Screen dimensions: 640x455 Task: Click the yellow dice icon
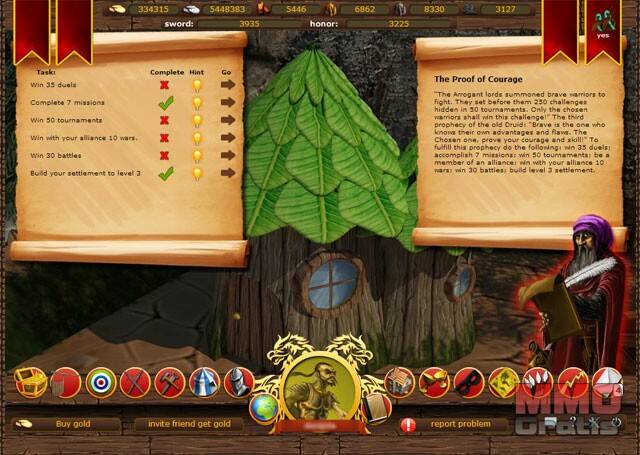tap(503, 382)
